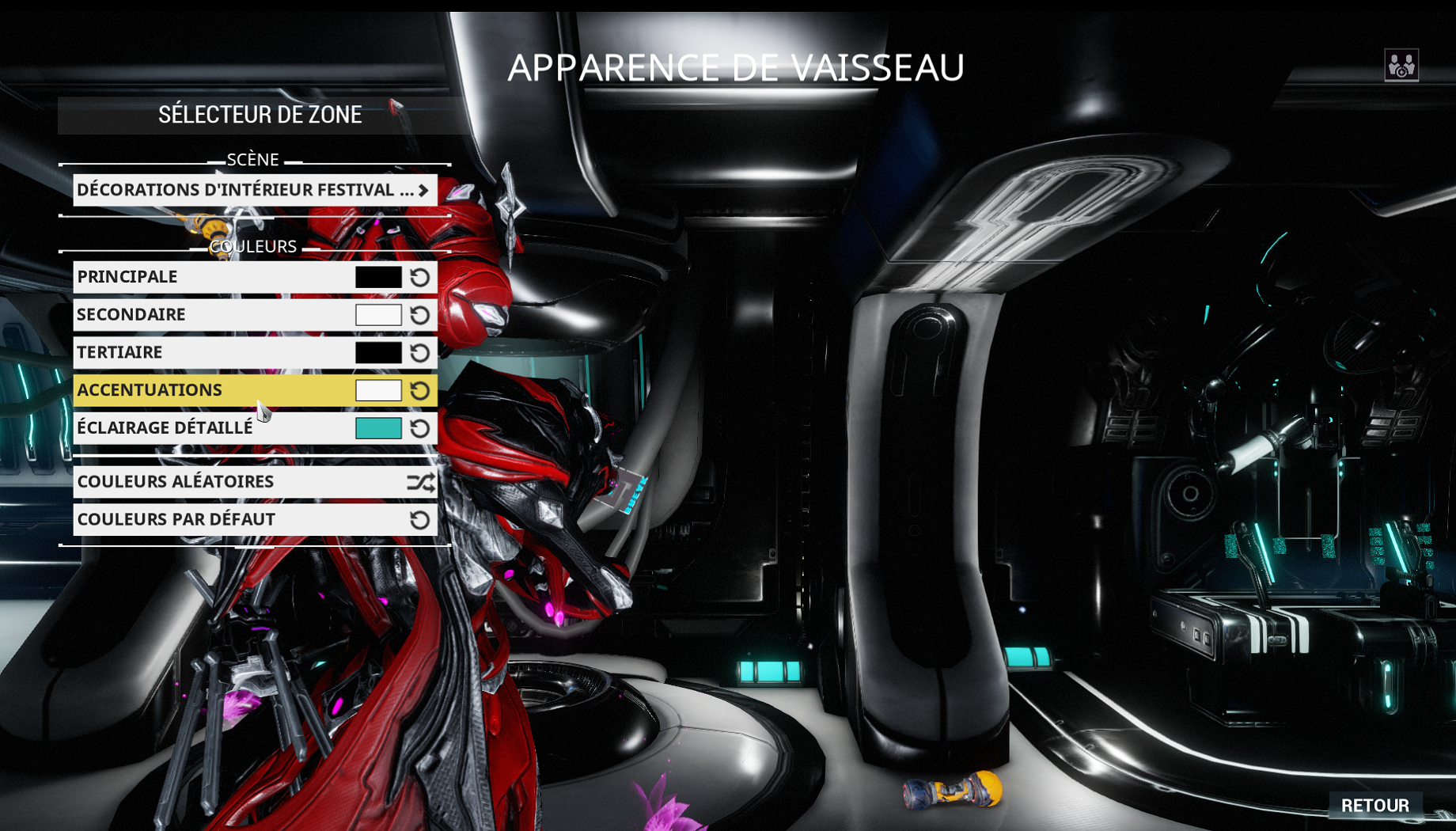Select the Accentuations highlighted entry

coord(198,389)
